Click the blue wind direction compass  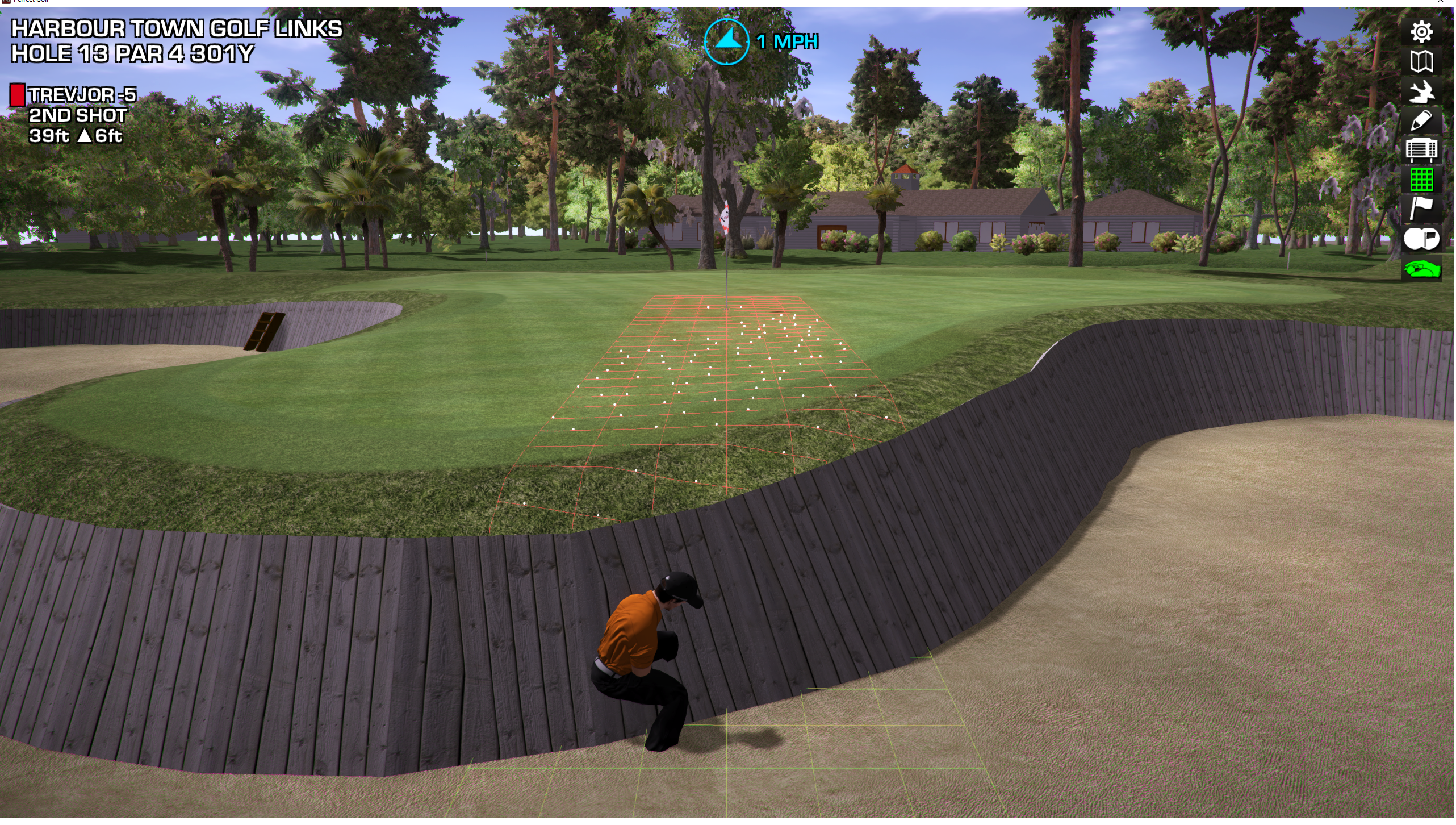[727, 41]
